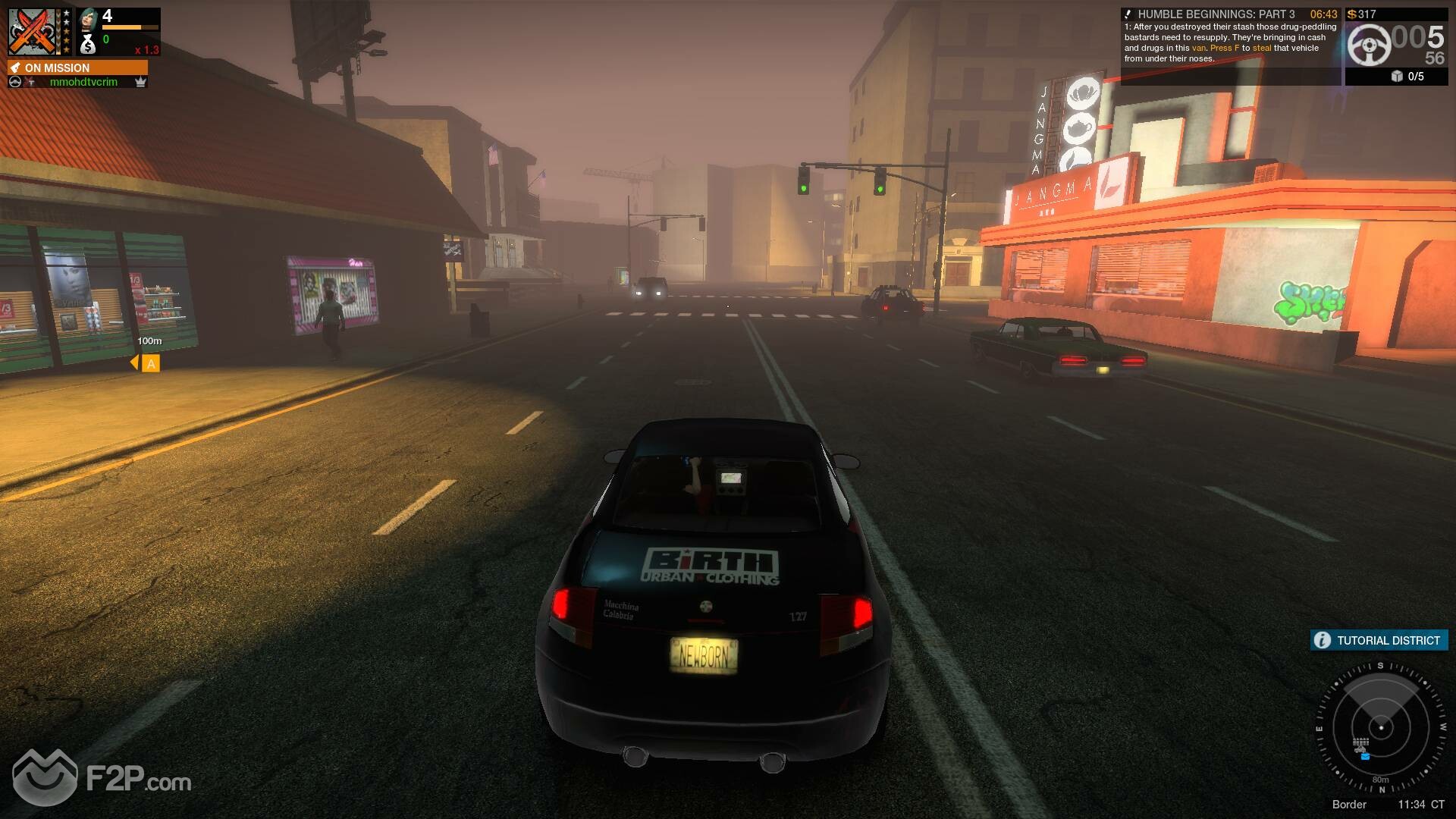Click the money bag icon
The width and height of the screenshot is (1456, 819).
[89, 45]
